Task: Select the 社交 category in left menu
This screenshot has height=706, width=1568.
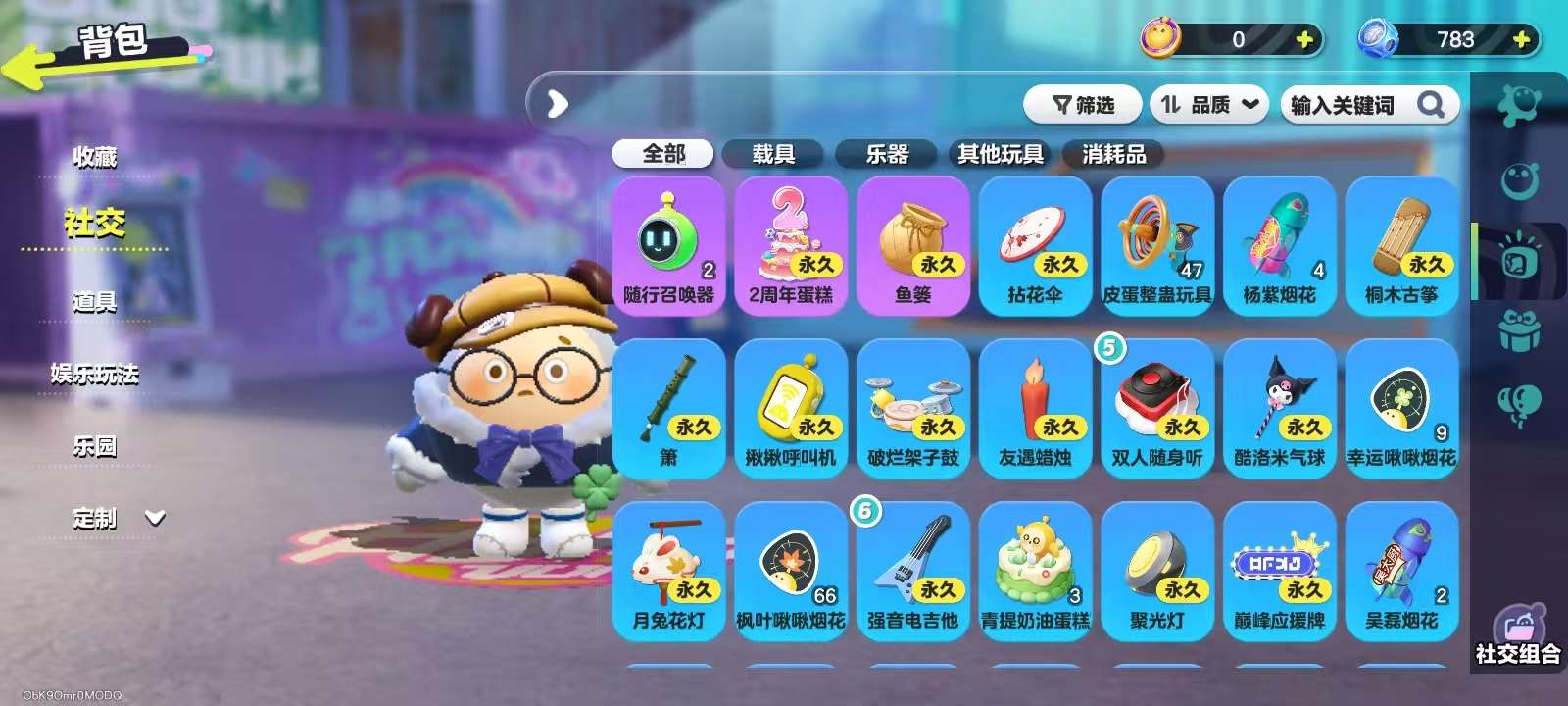Action: point(93,224)
